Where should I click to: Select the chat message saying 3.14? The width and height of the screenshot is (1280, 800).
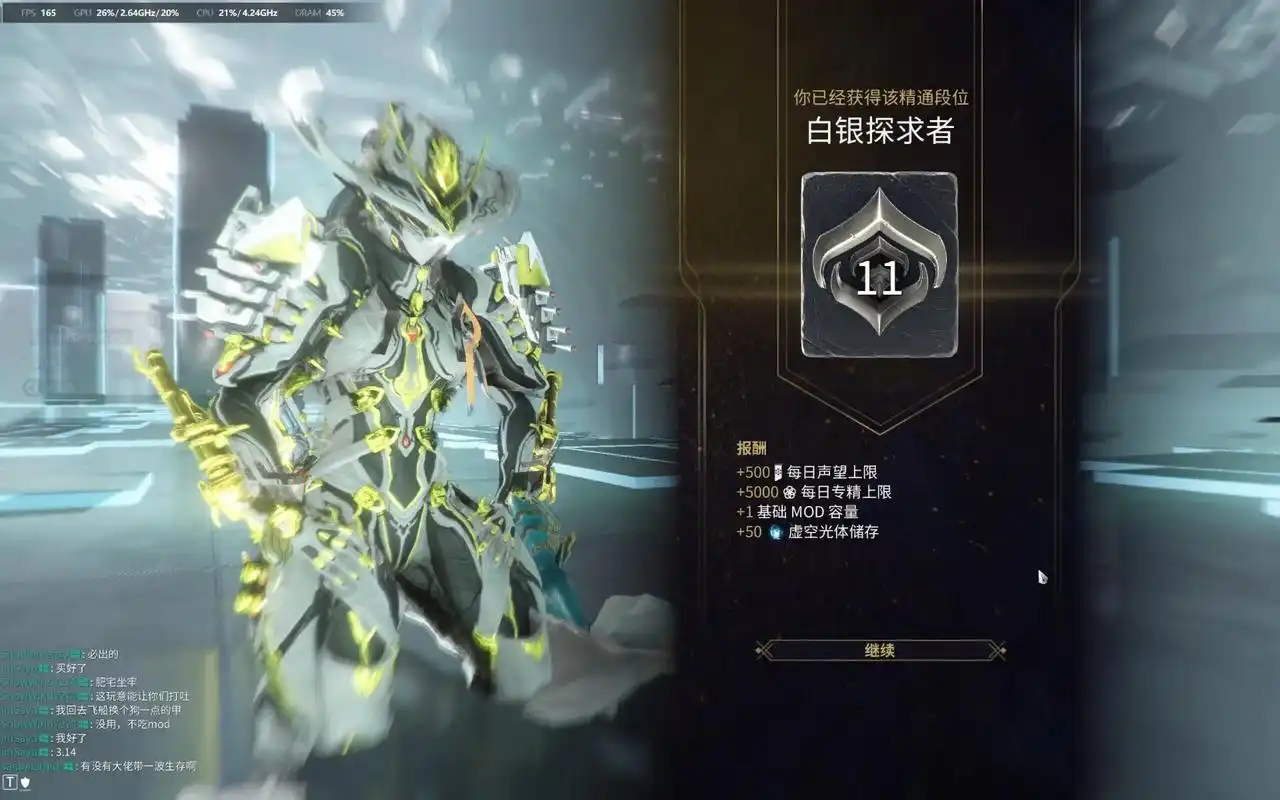(66, 753)
